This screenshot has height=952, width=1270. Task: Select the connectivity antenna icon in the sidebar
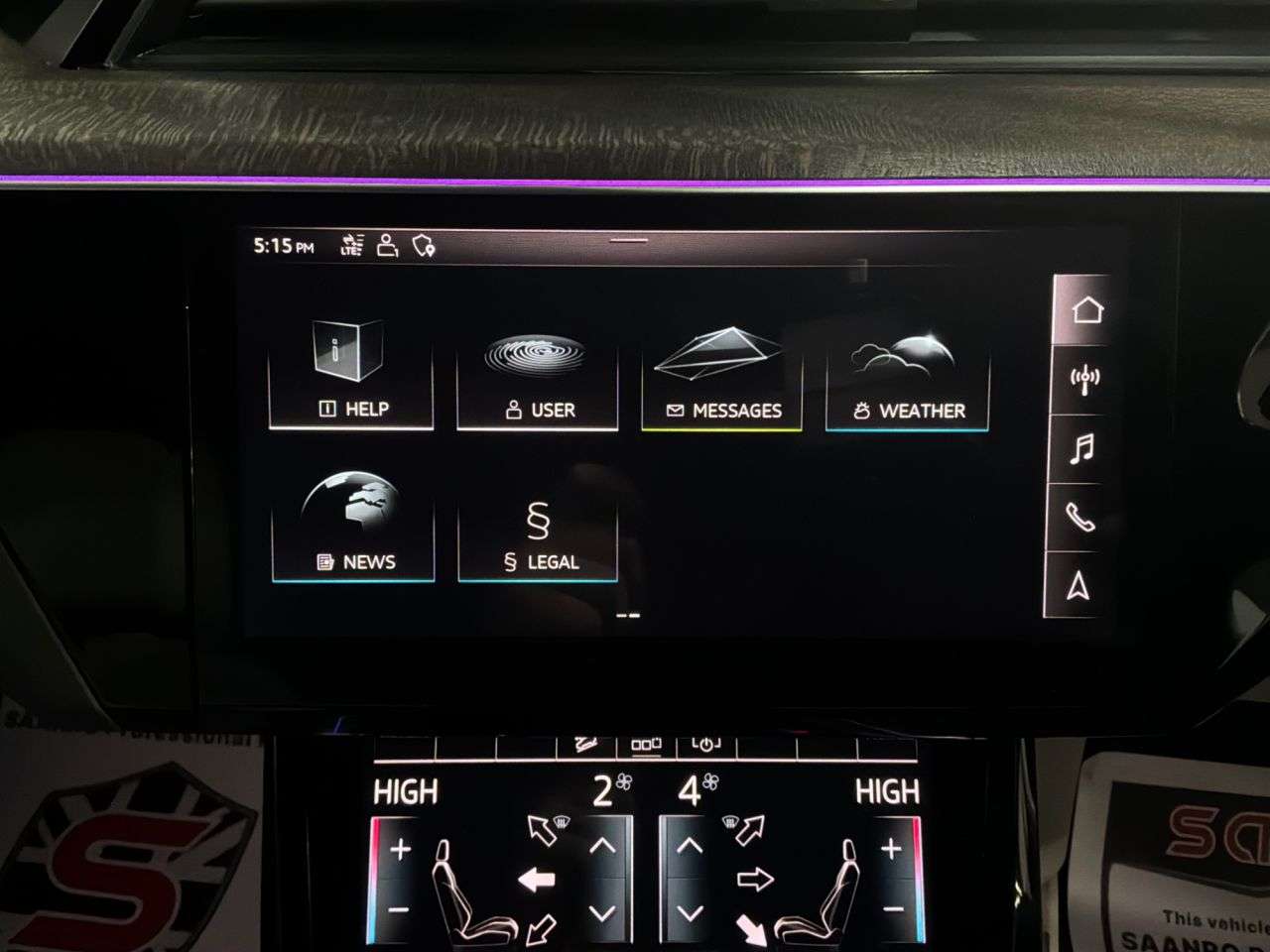coord(1086,379)
